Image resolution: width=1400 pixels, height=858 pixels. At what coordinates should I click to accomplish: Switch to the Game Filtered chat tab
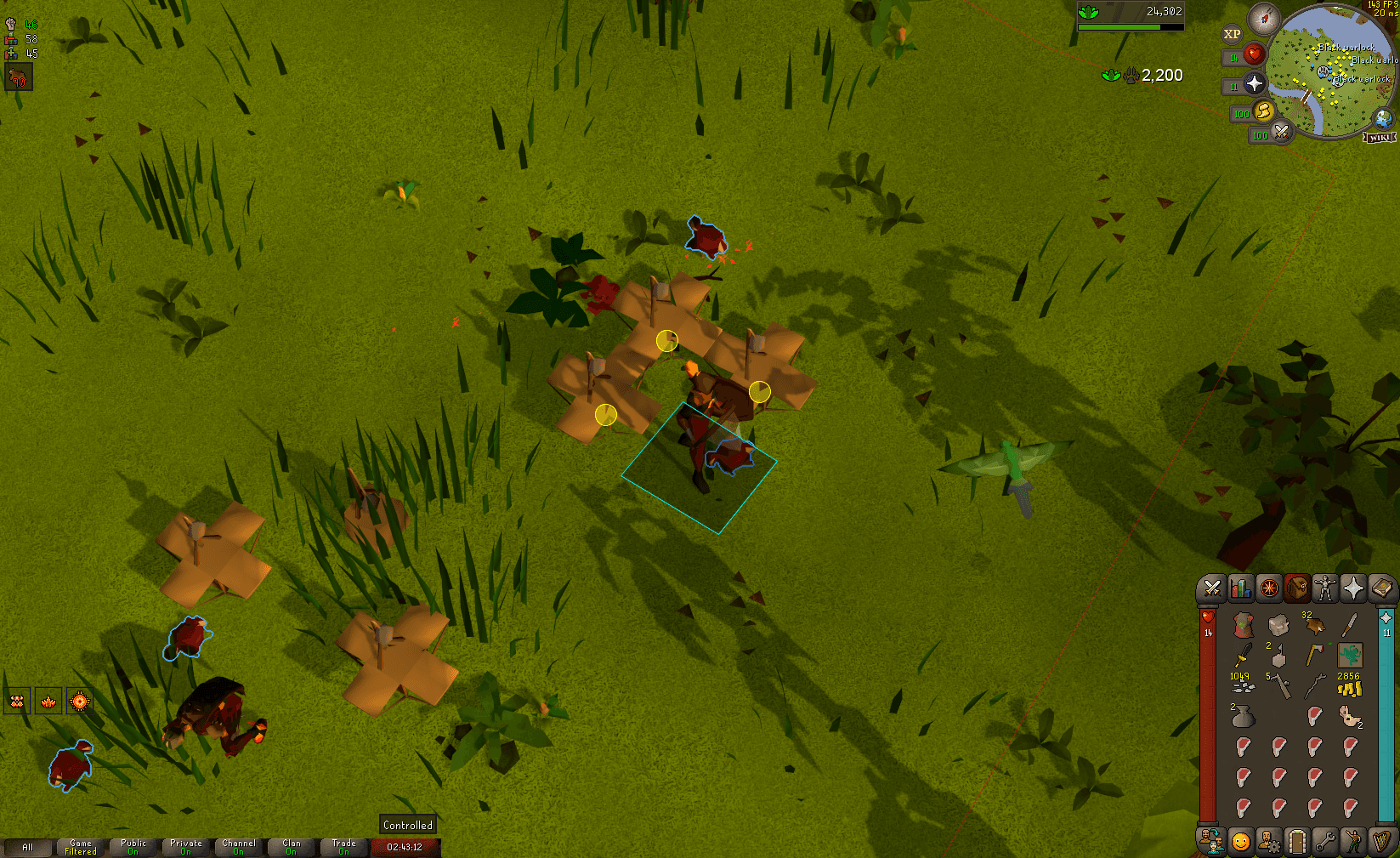80,846
